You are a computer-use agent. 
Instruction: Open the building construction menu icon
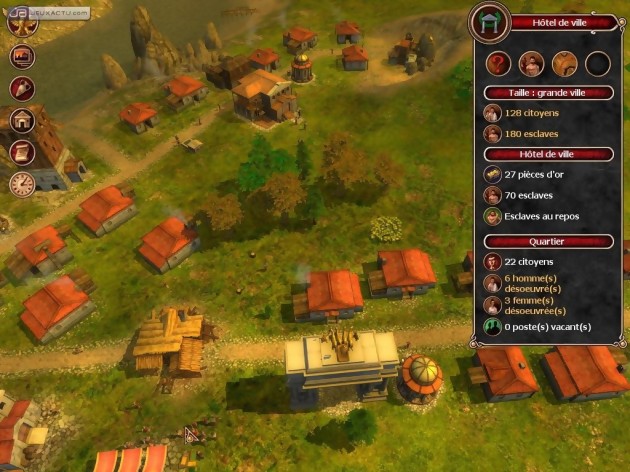(x=21, y=120)
